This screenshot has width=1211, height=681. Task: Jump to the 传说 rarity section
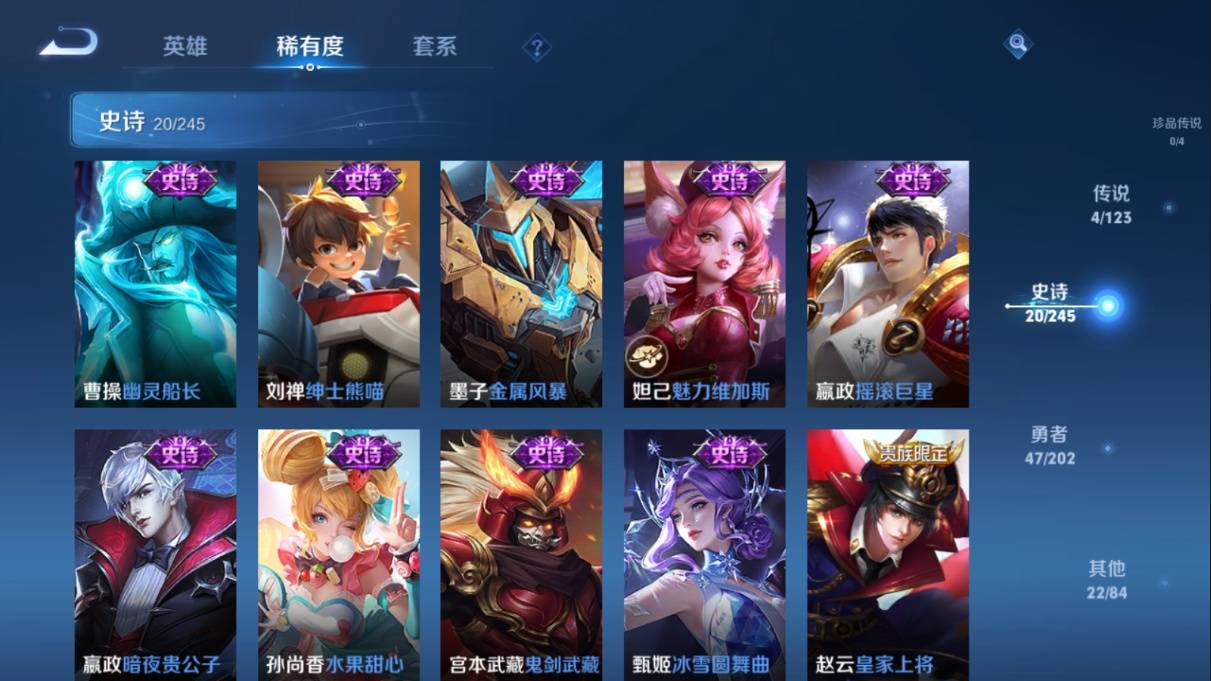coord(1111,203)
